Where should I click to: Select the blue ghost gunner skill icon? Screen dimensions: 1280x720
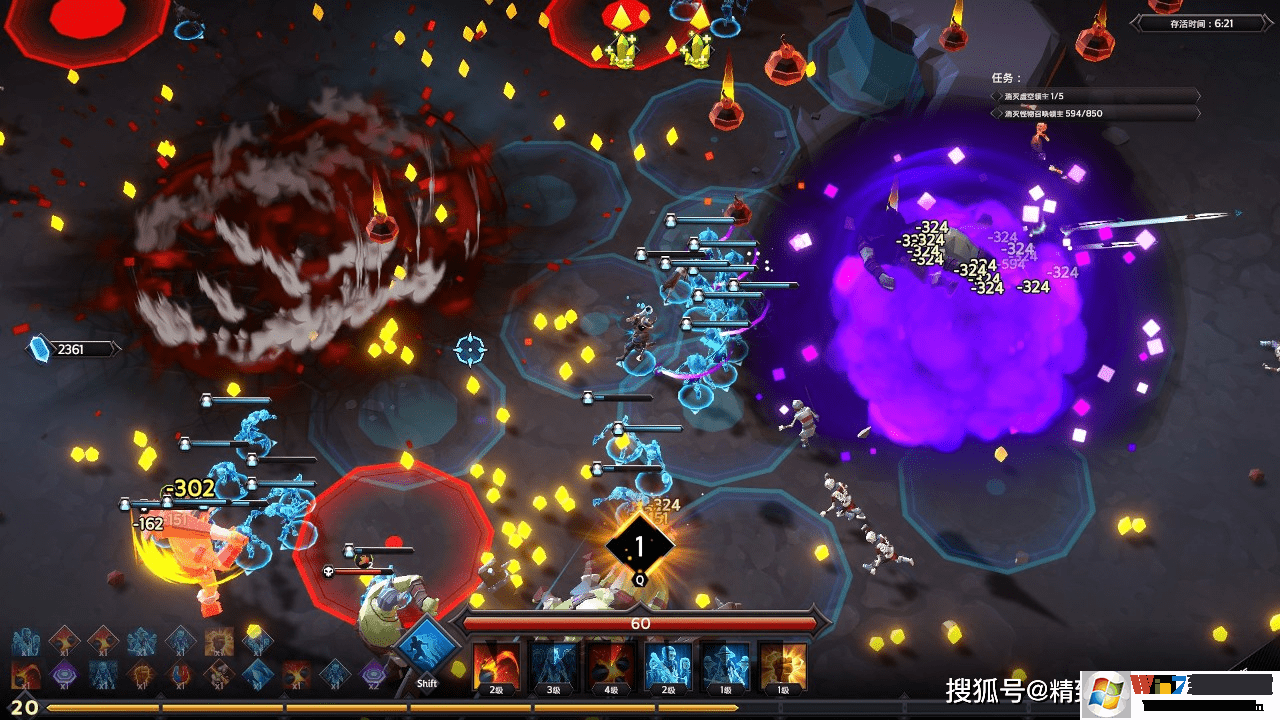point(668,663)
